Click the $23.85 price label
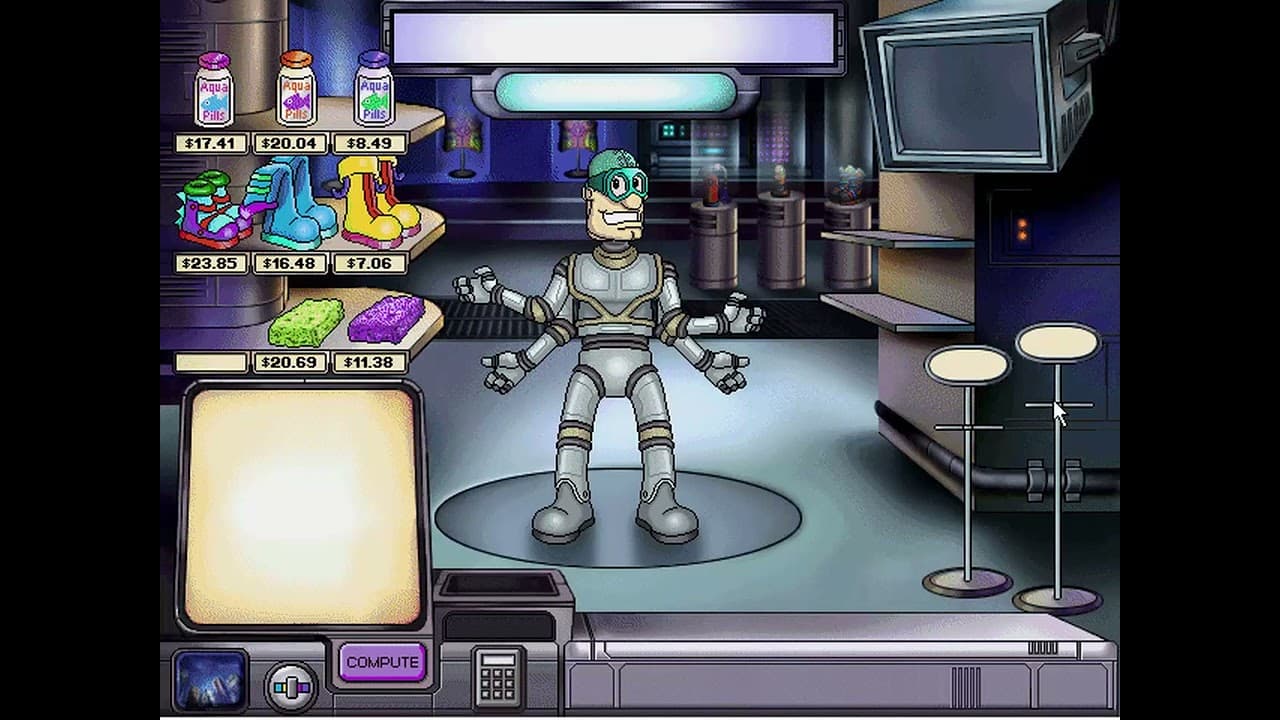 (x=211, y=263)
